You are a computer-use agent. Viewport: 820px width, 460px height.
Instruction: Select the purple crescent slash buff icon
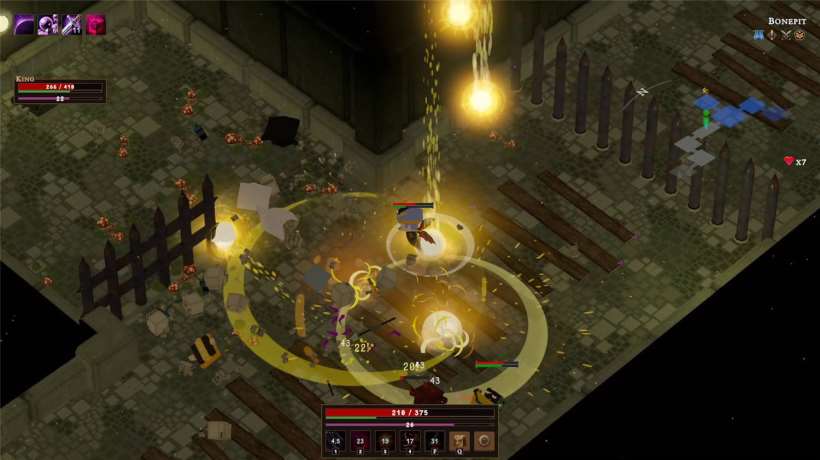(x=22, y=24)
